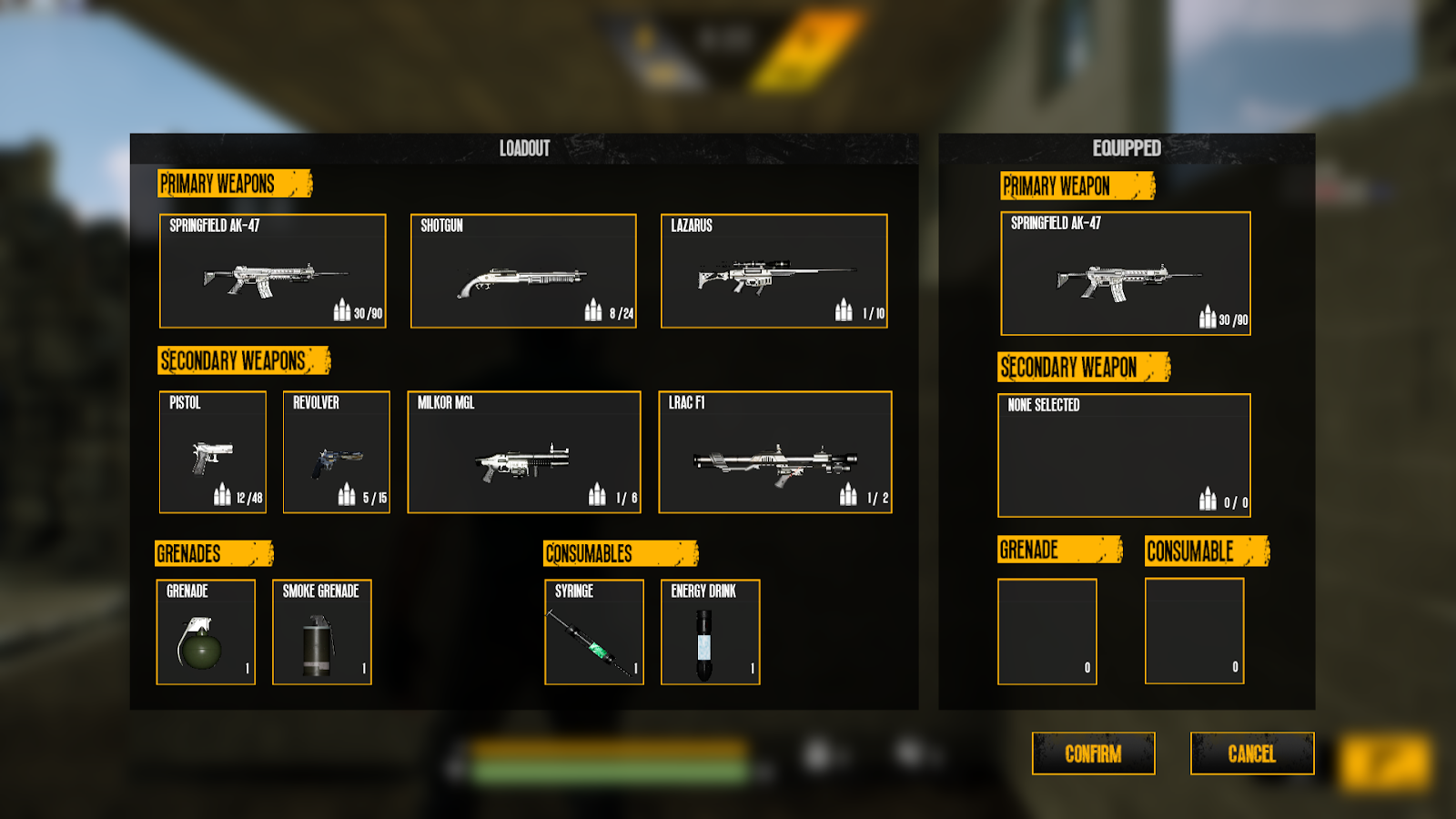Click the empty equipped Grenade slot

tap(1047, 632)
